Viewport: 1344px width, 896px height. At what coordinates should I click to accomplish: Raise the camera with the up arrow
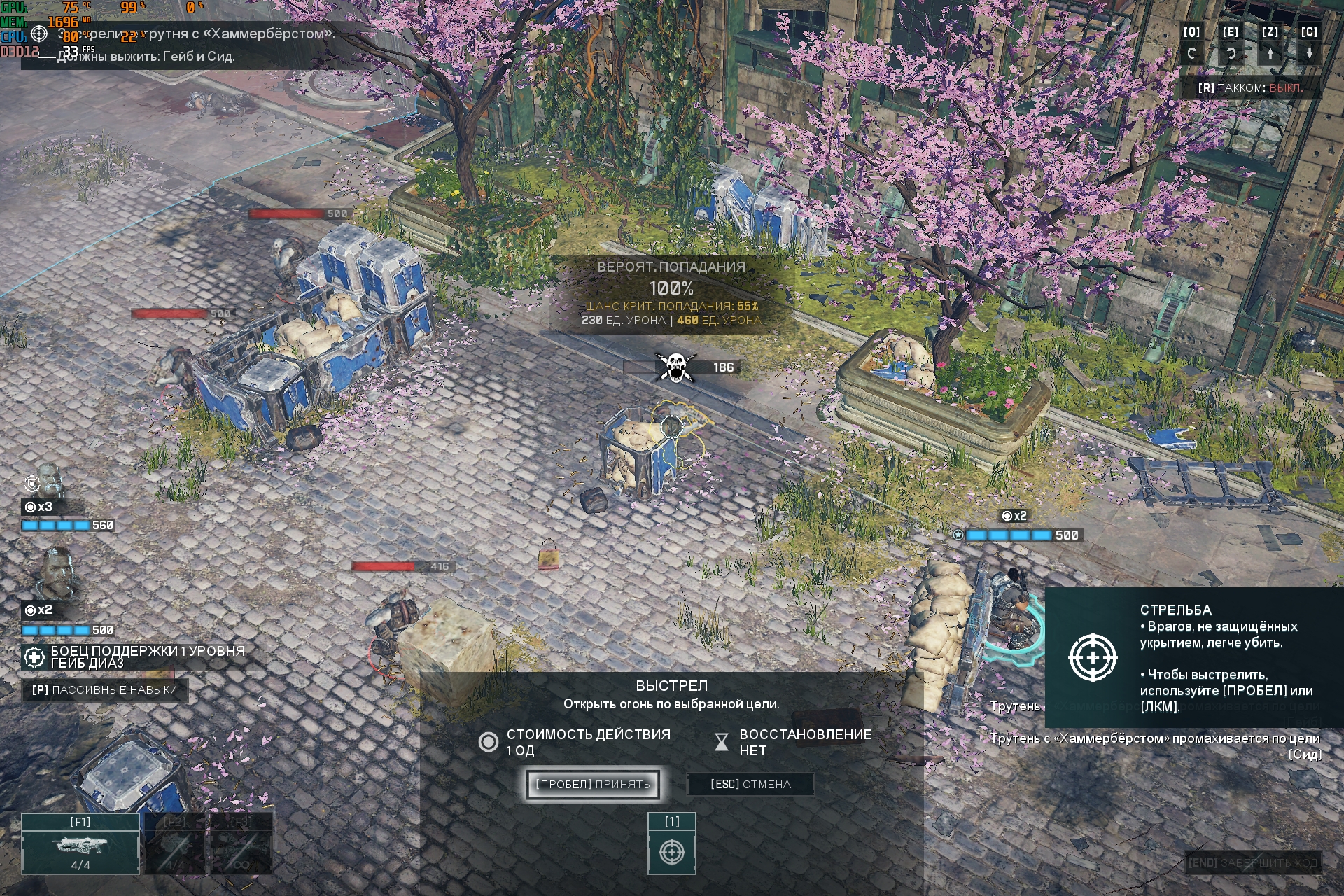click(x=1270, y=53)
